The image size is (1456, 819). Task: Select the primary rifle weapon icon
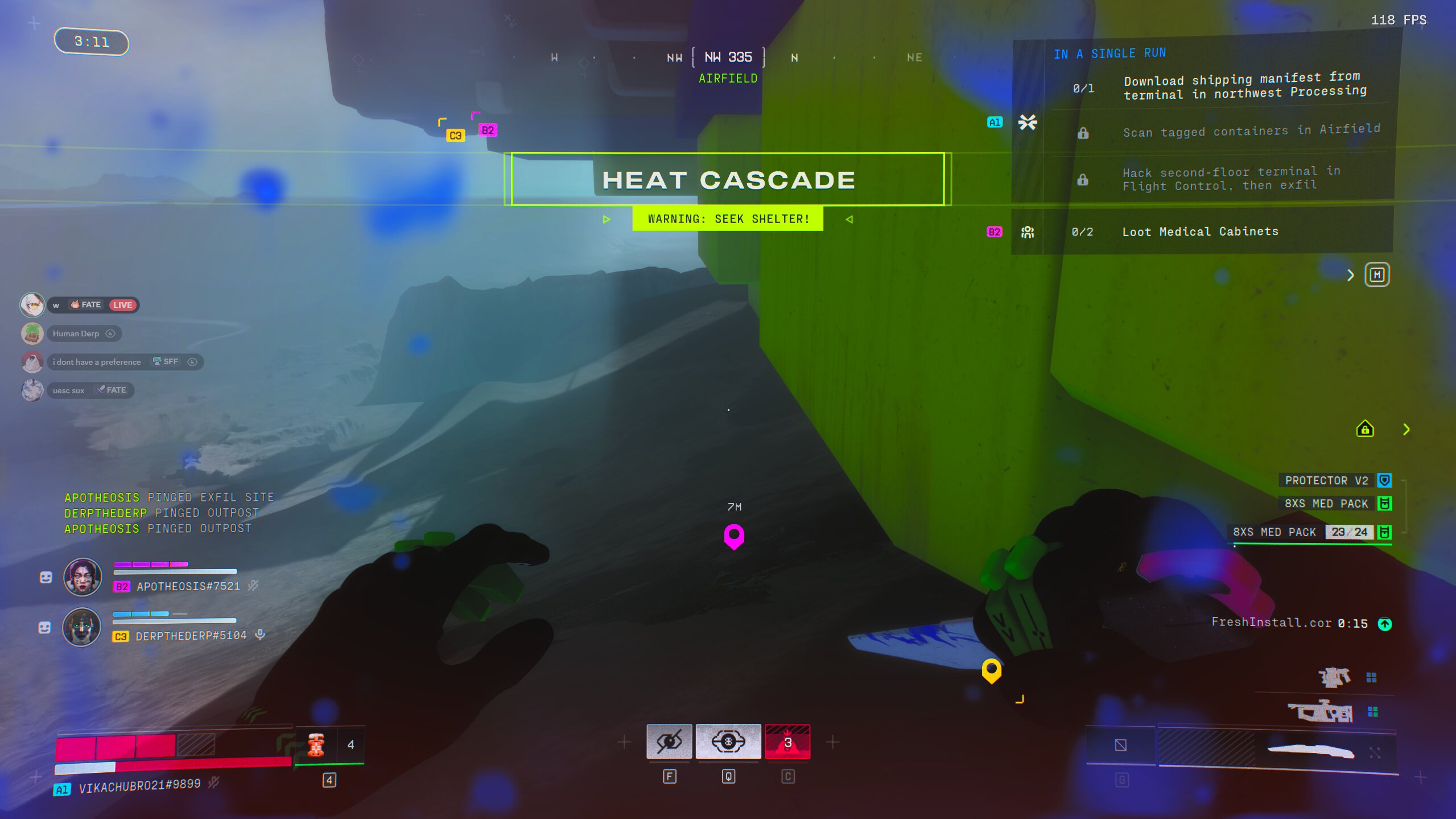1321,712
